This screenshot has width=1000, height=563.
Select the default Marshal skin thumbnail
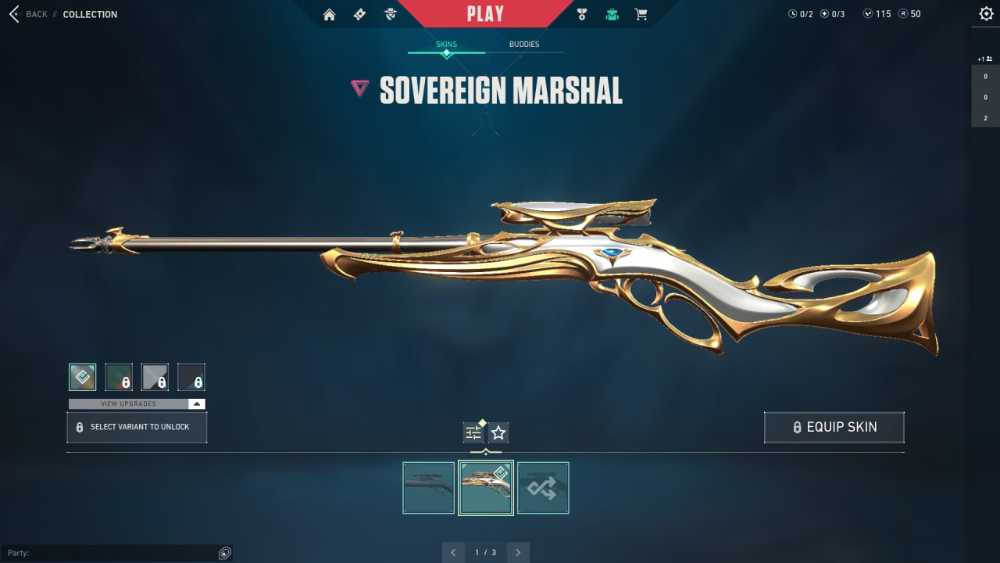tap(428, 488)
